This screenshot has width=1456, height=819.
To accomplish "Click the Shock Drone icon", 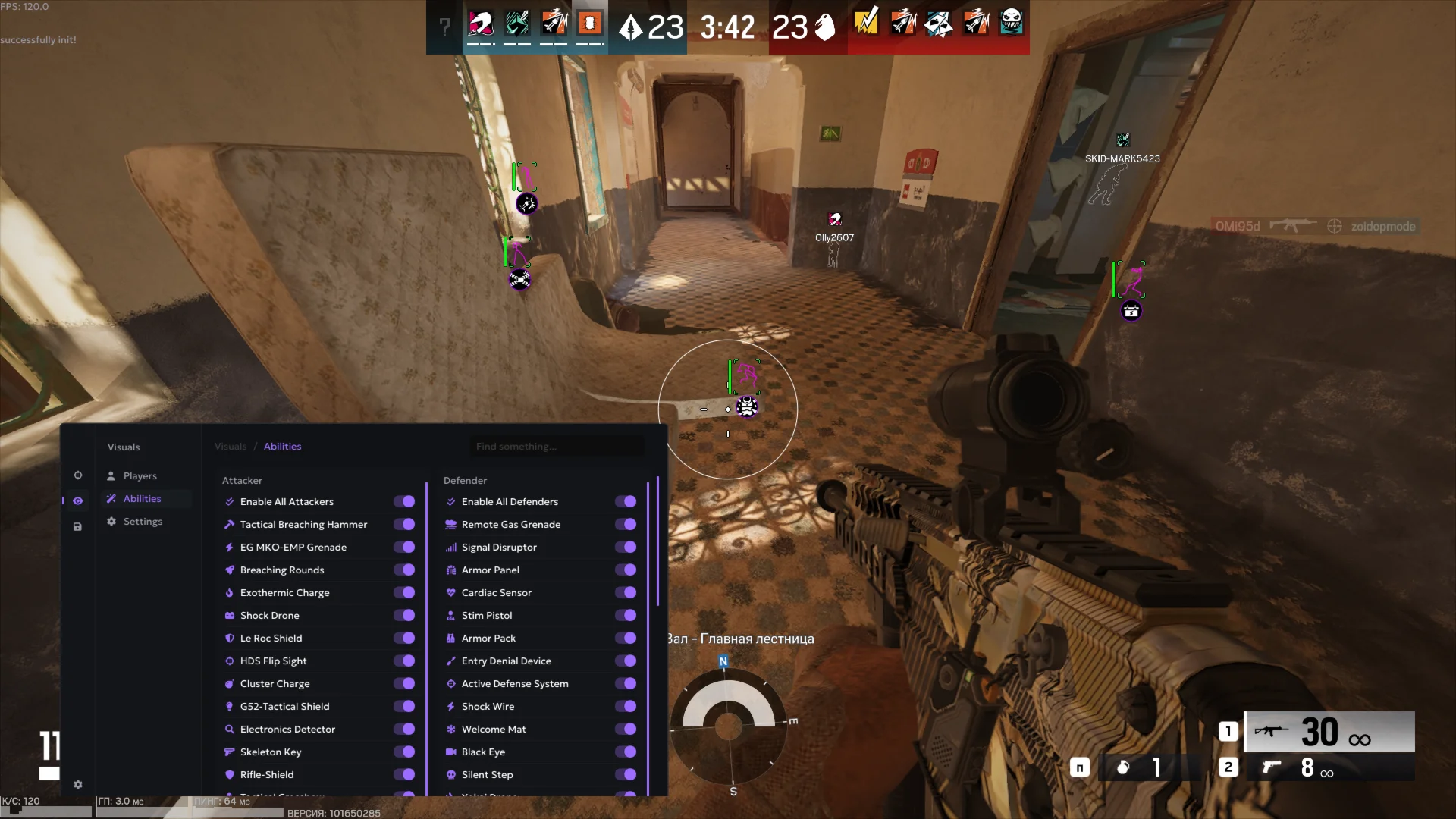I will point(230,615).
